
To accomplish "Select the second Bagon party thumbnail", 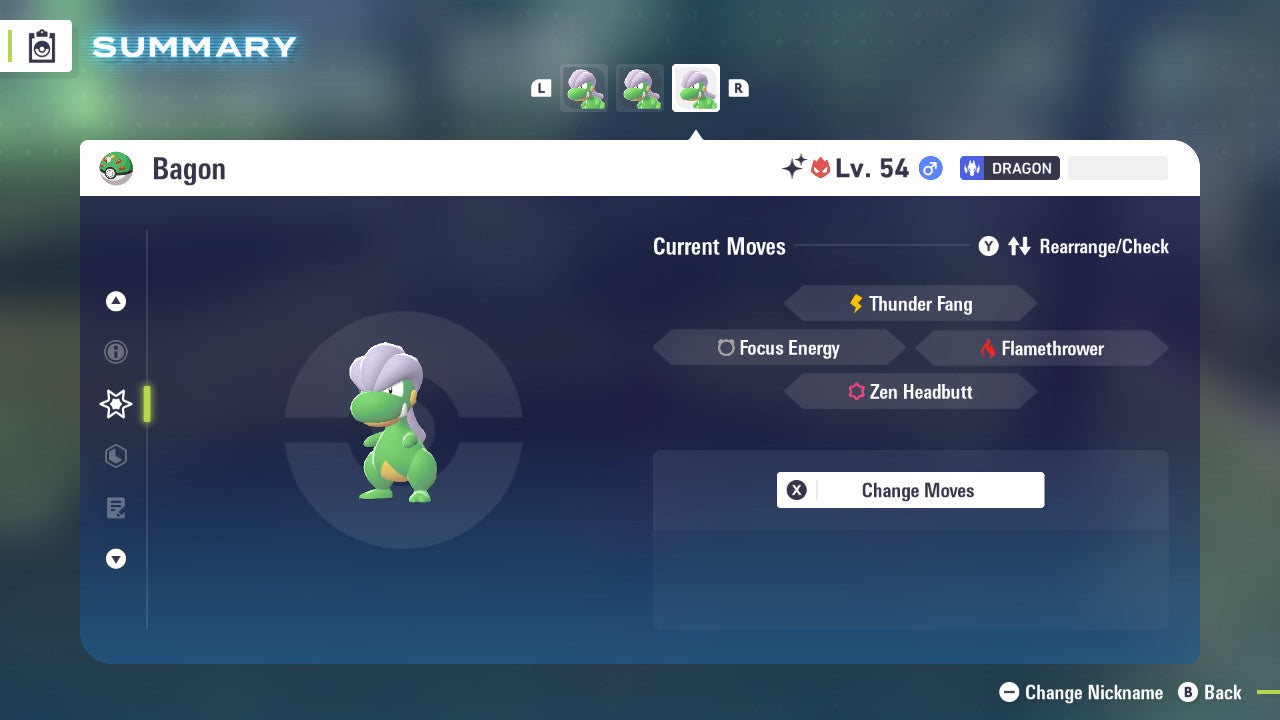I will point(640,88).
